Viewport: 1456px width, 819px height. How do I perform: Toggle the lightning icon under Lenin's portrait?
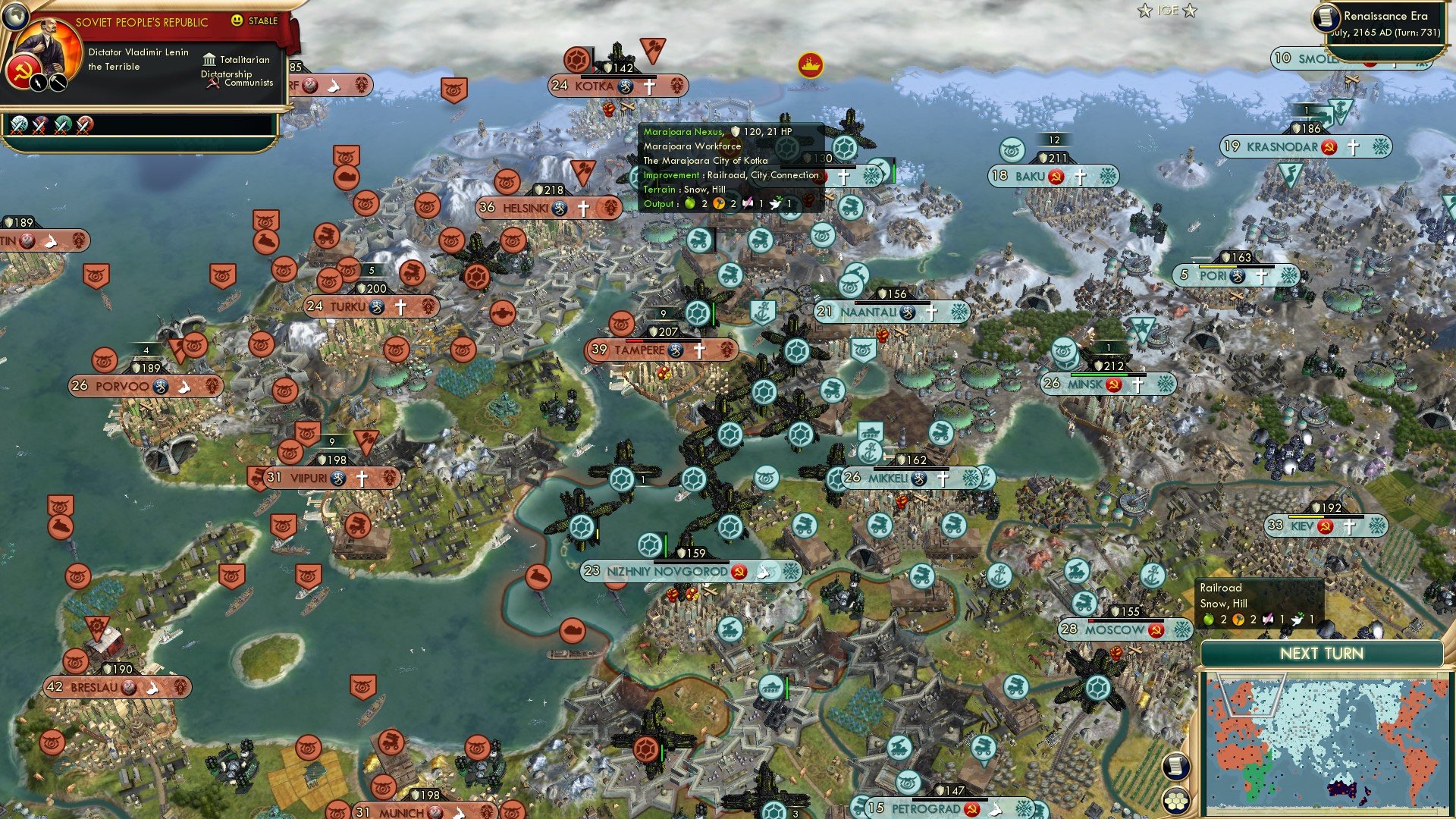38,83
